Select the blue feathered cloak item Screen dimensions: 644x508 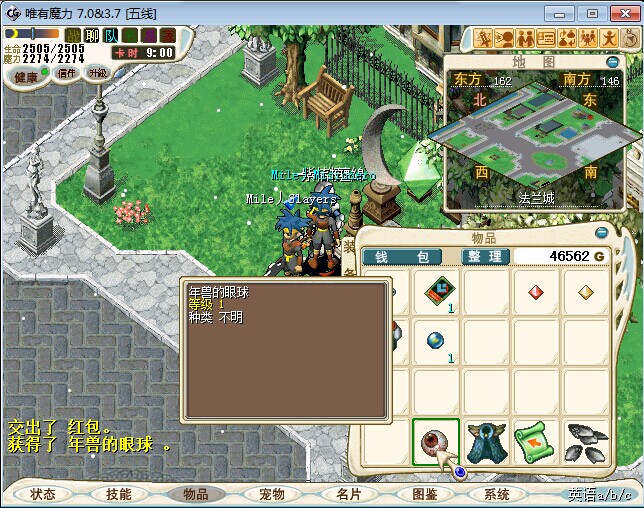[x=486, y=442]
